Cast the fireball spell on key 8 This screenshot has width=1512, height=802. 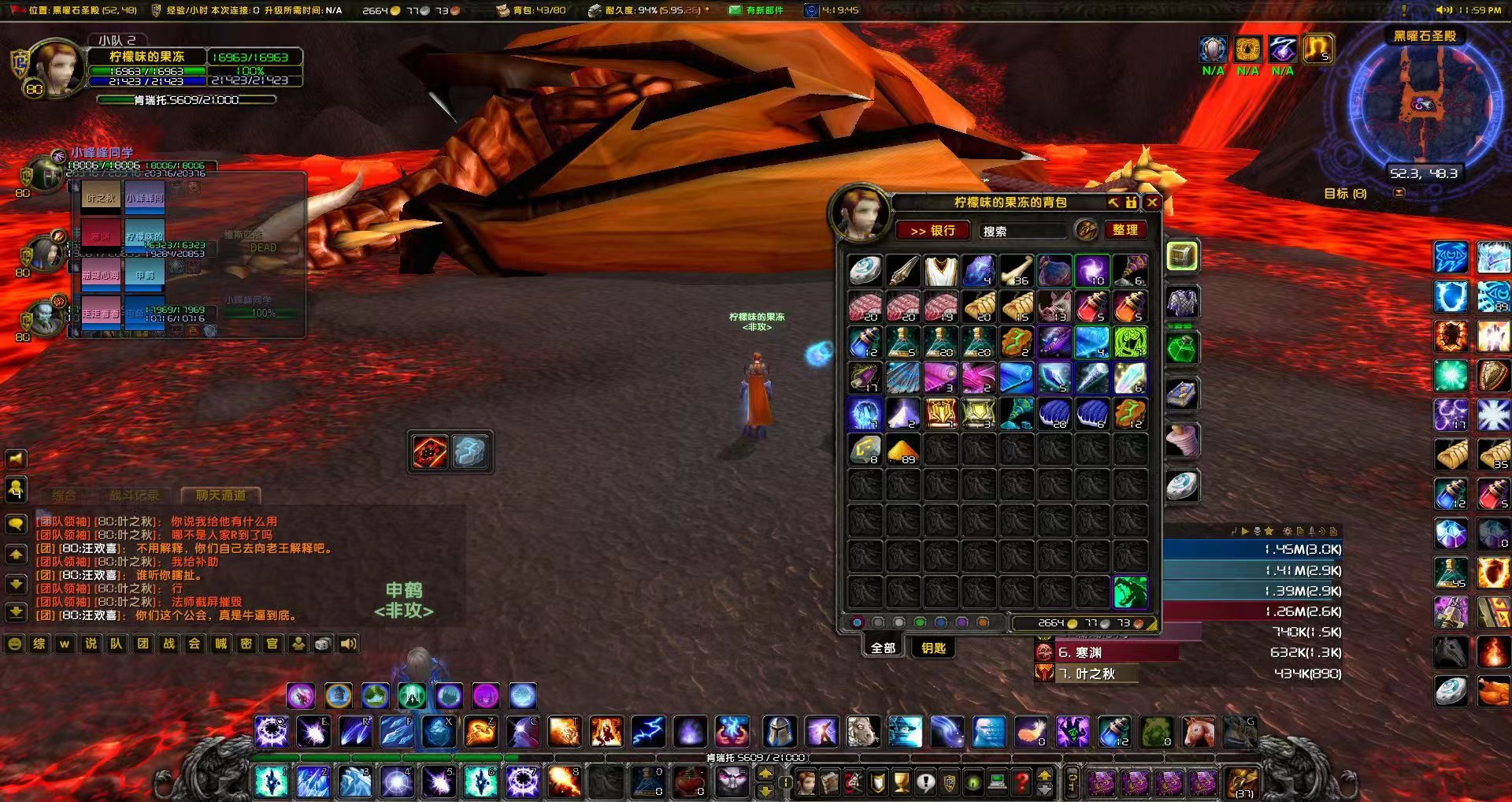click(x=564, y=782)
